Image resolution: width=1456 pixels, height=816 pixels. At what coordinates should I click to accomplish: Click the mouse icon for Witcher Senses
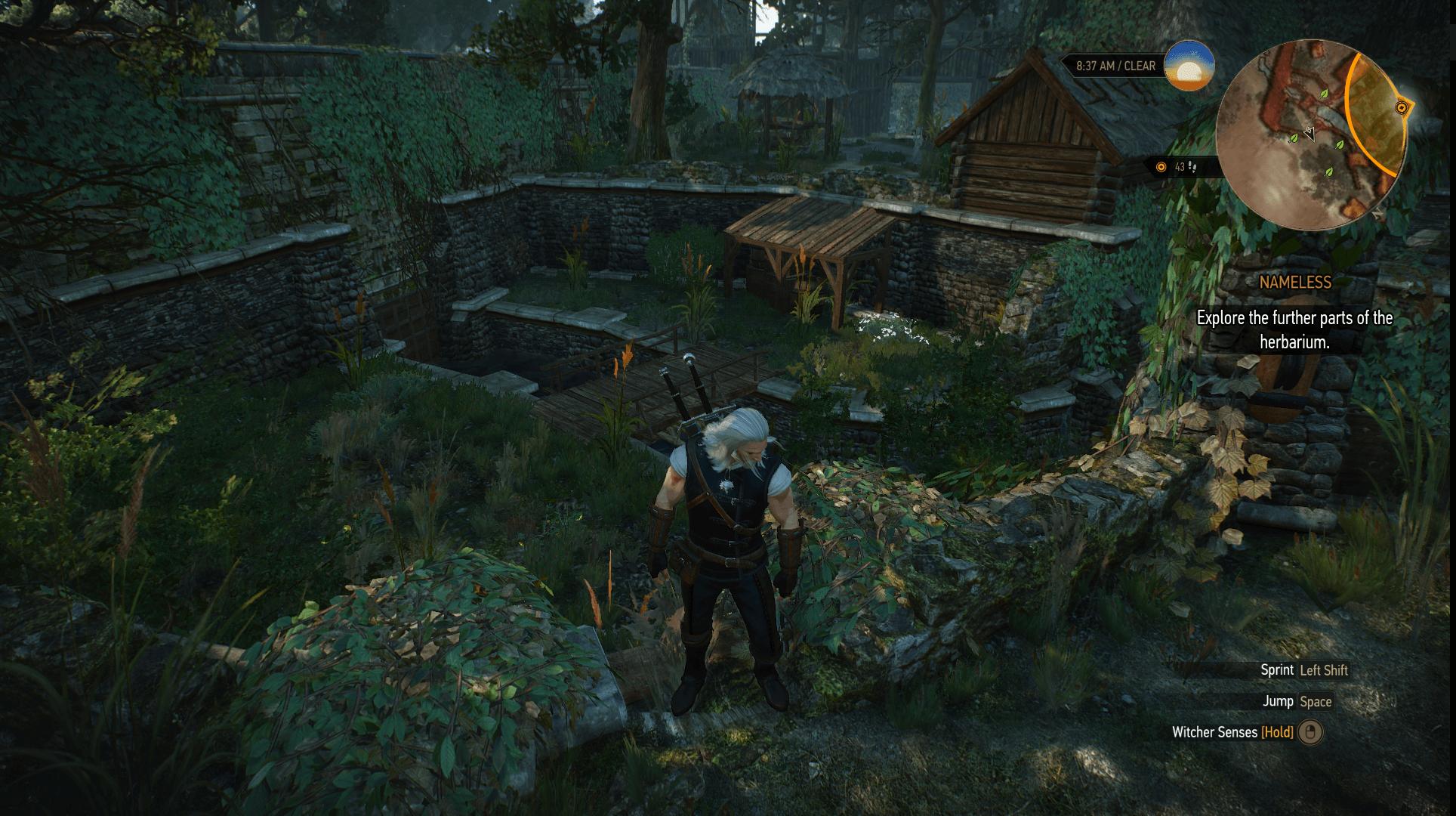point(1310,732)
